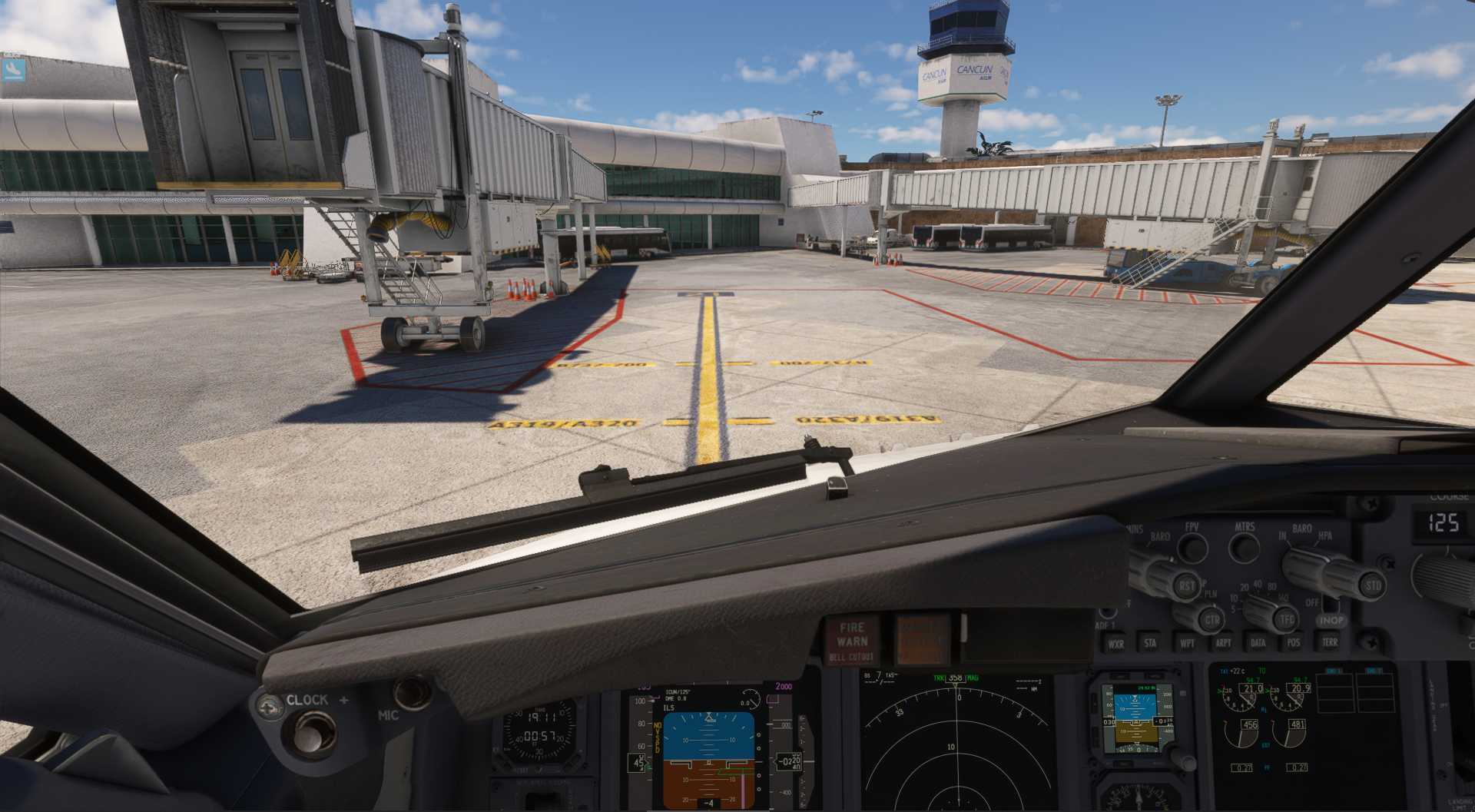This screenshot has height=812, width=1475.
Task: Push the TFC traffic button
Action: (x=1286, y=619)
